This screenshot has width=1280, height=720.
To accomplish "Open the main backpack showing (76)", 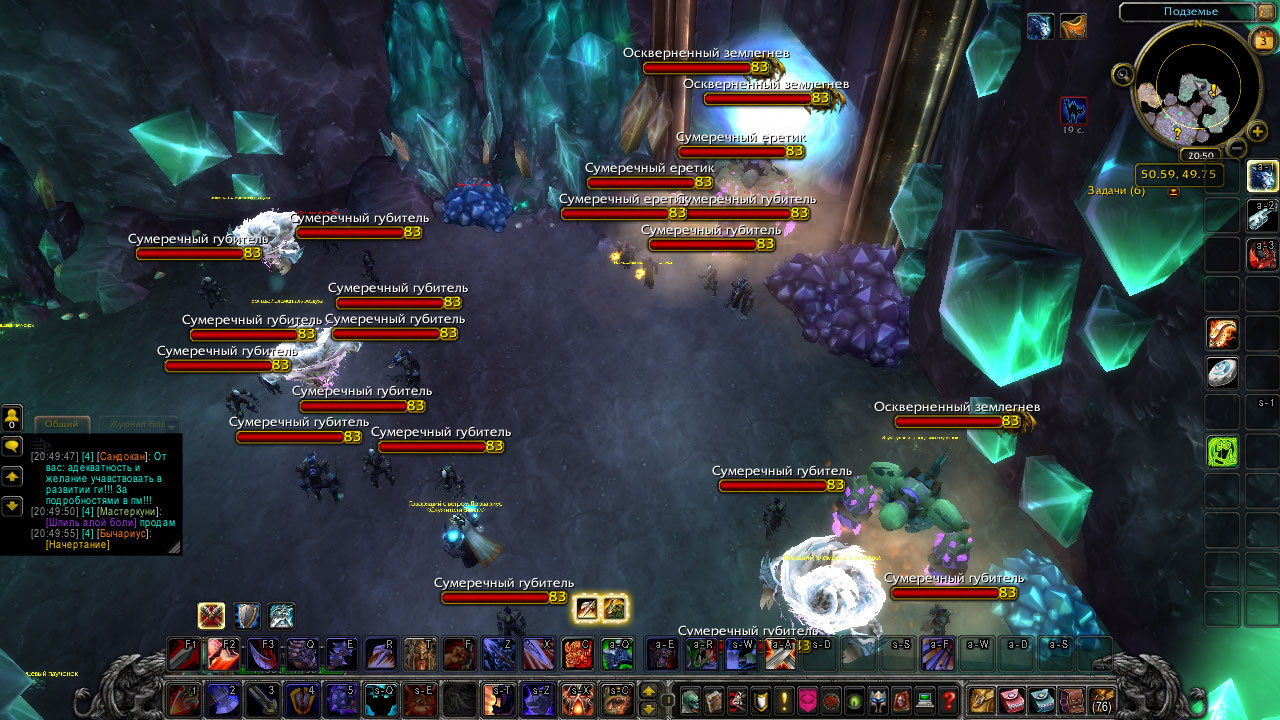I will click(x=1102, y=700).
